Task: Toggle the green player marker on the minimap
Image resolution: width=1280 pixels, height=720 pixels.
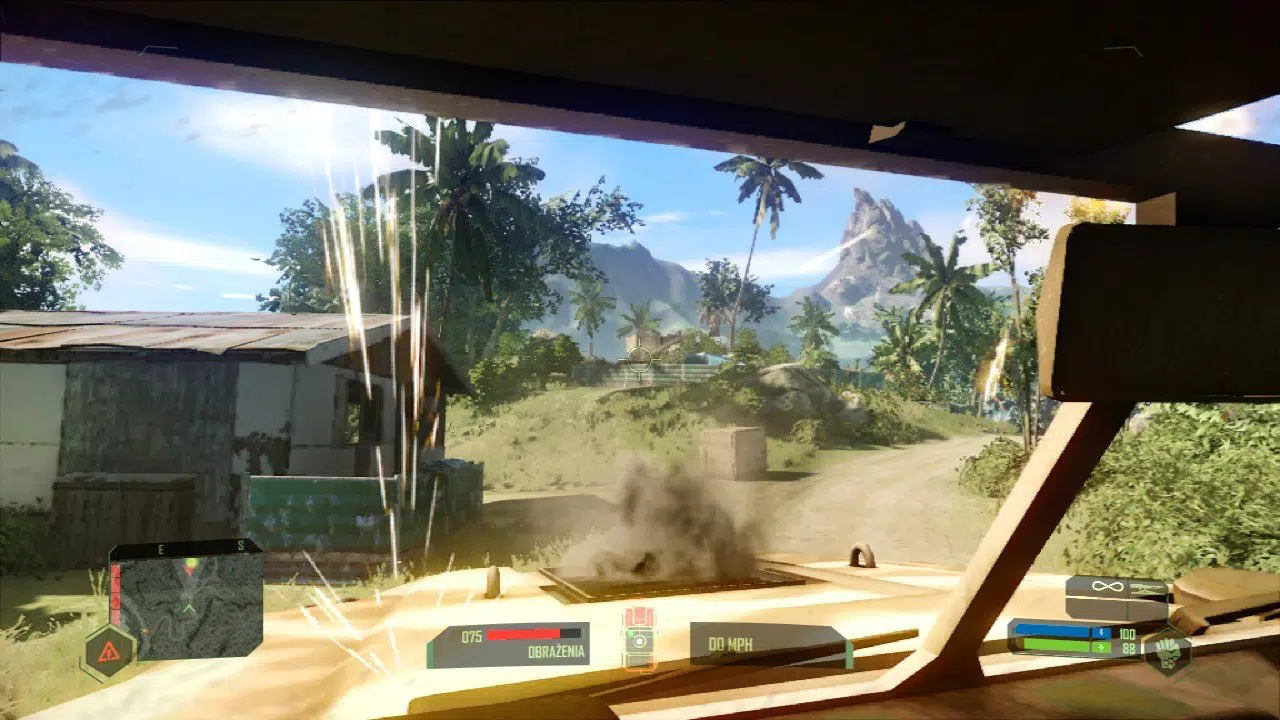Action: [x=189, y=608]
